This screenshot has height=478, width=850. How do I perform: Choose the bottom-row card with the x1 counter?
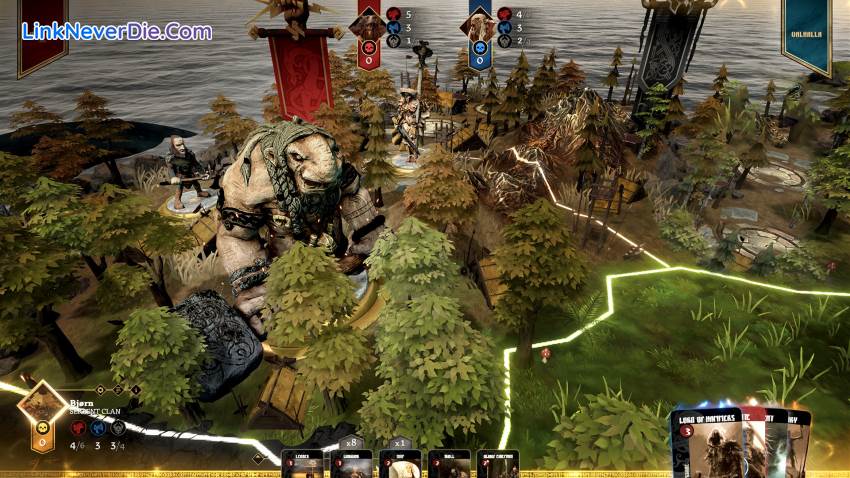pos(400,464)
